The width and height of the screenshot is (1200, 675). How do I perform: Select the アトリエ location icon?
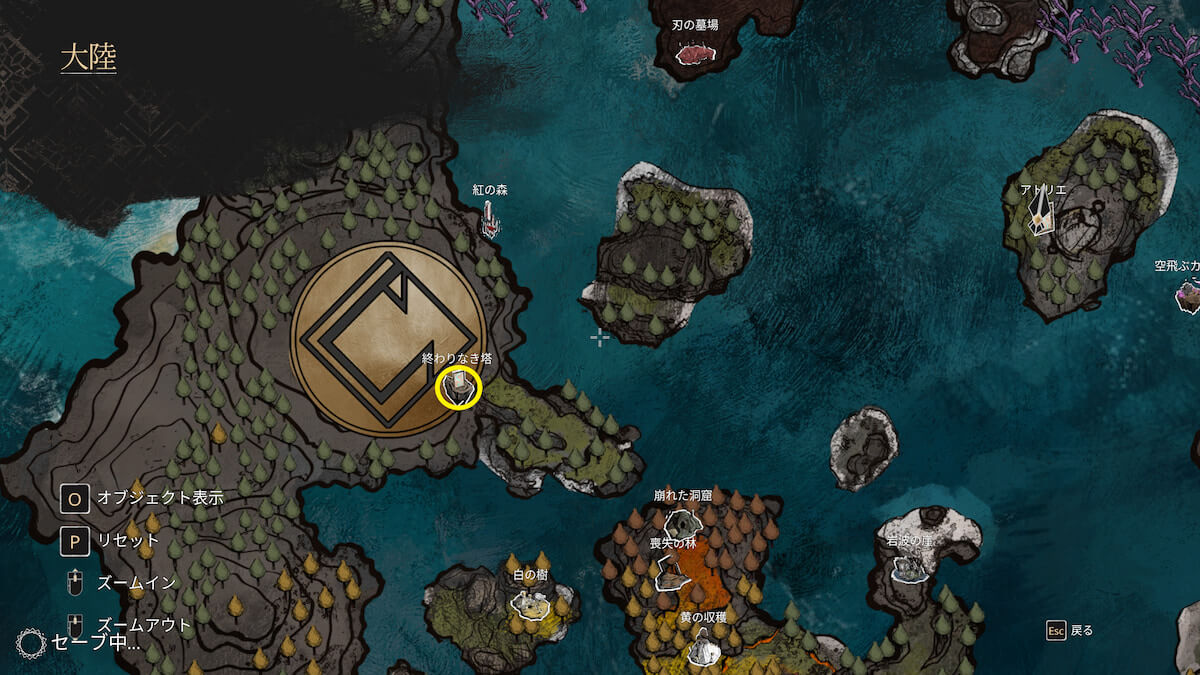click(x=1043, y=213)
